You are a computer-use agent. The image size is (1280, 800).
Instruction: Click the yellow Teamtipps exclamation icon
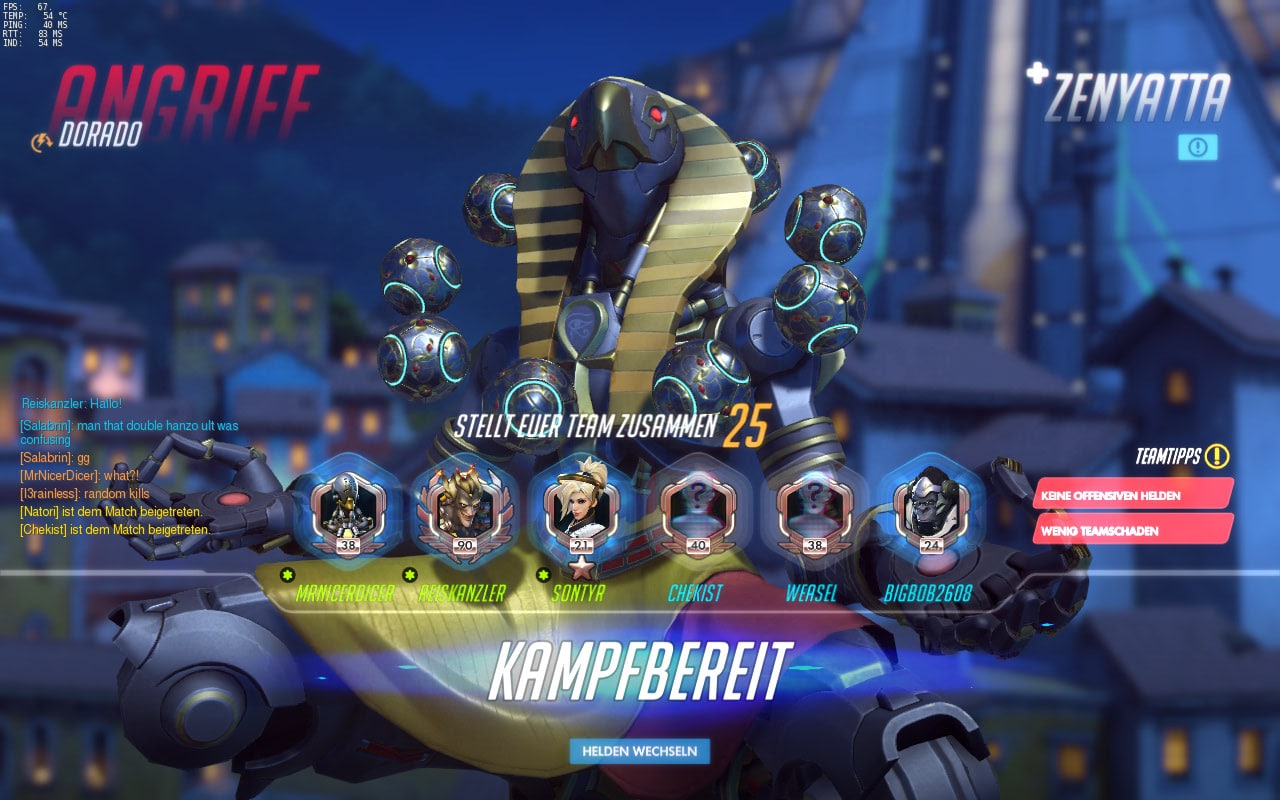click(1217, 457)
